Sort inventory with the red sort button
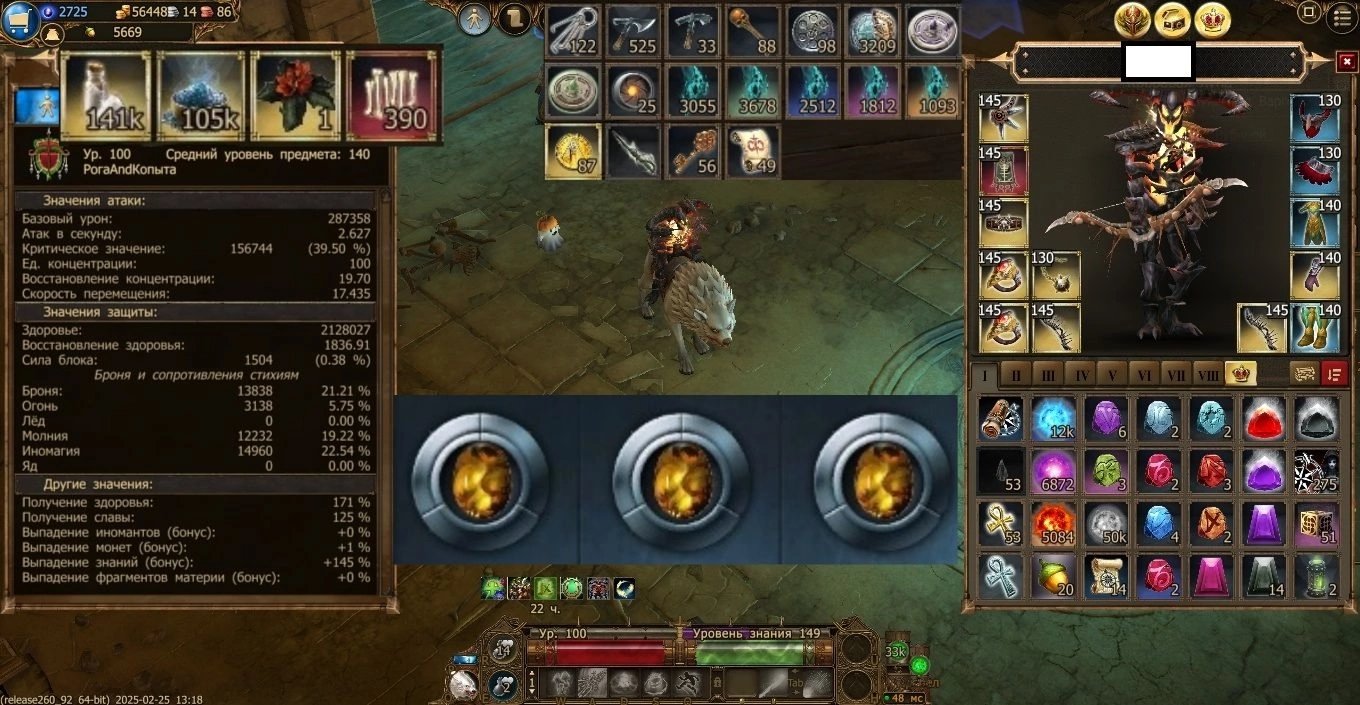The width and height of the screenshot is (1360, 705). [1334, 374]
